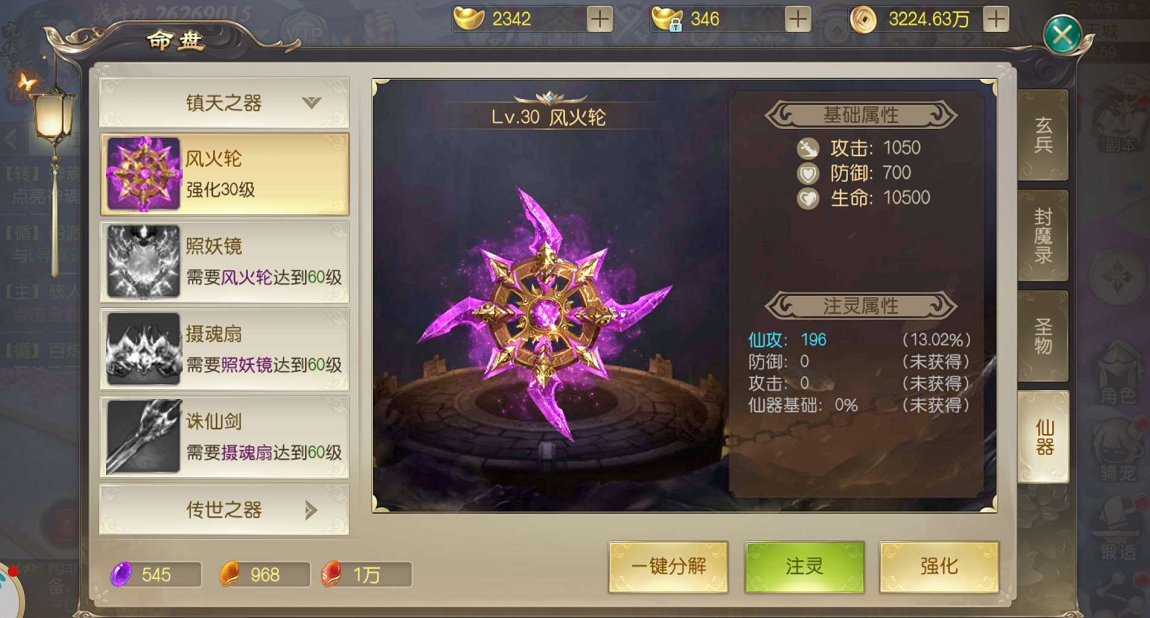The image size is (1150, 618).
Task: Choose the 摄魂扇 artifact row
Action: (x=224, y=349)
